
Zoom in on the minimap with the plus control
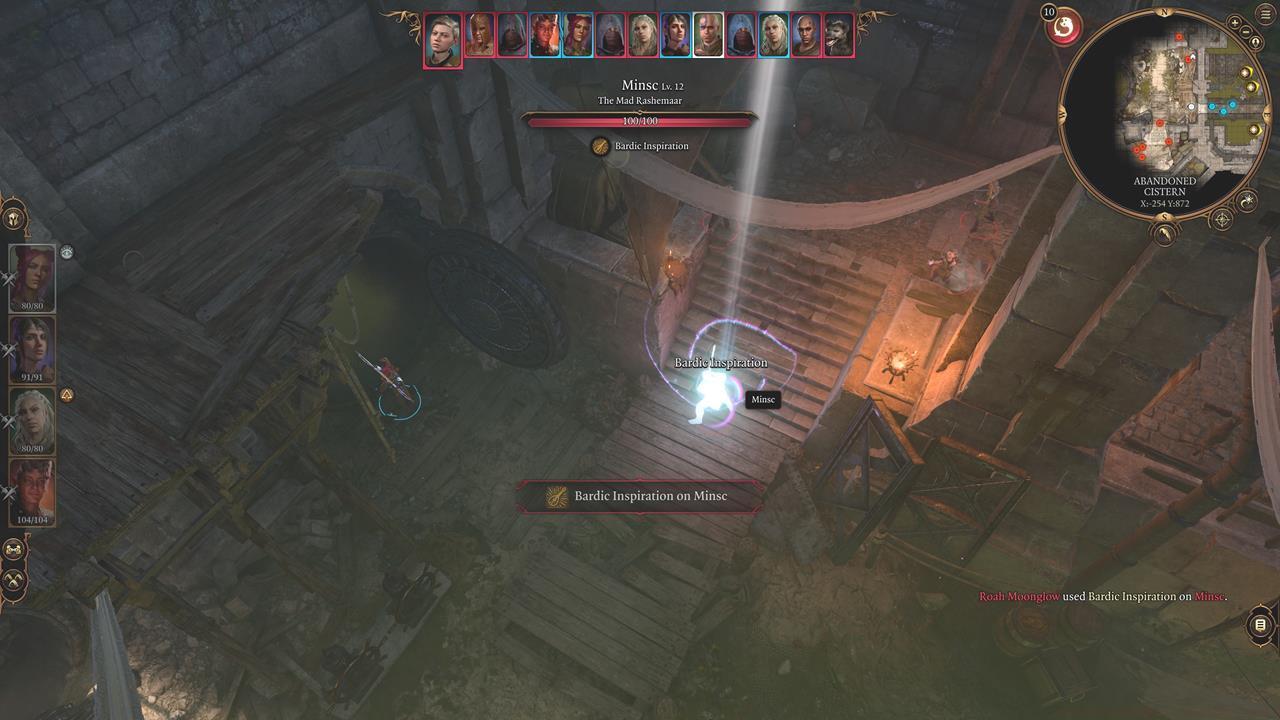1234,20
